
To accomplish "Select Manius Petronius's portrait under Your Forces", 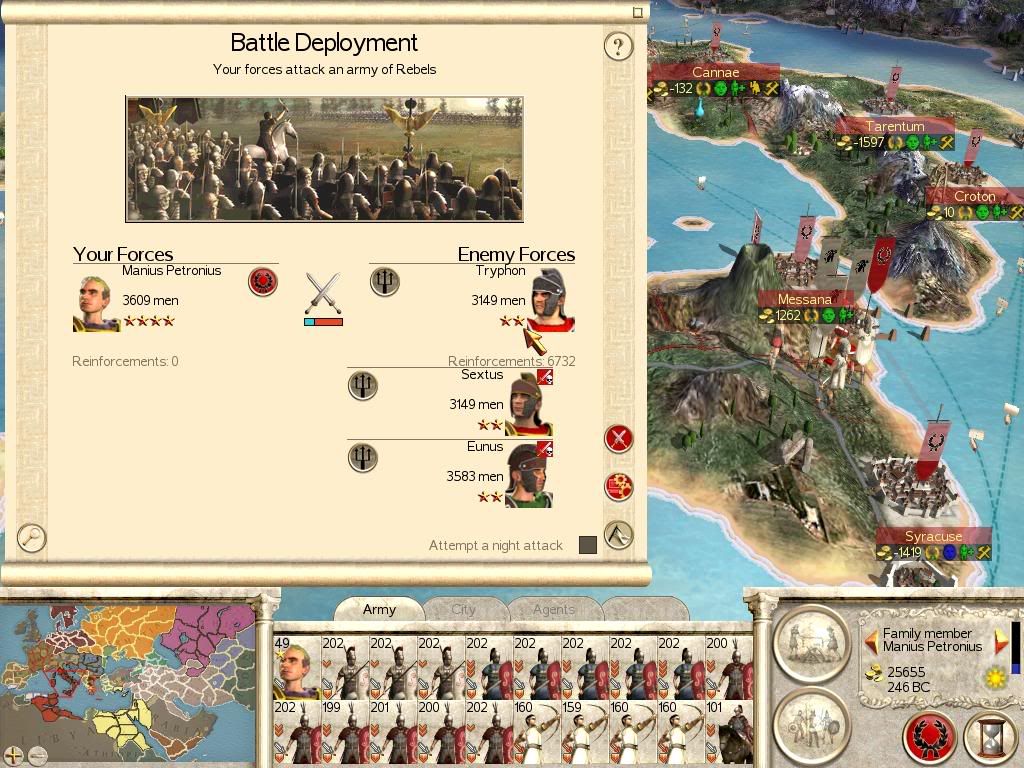I will (96, 303).
